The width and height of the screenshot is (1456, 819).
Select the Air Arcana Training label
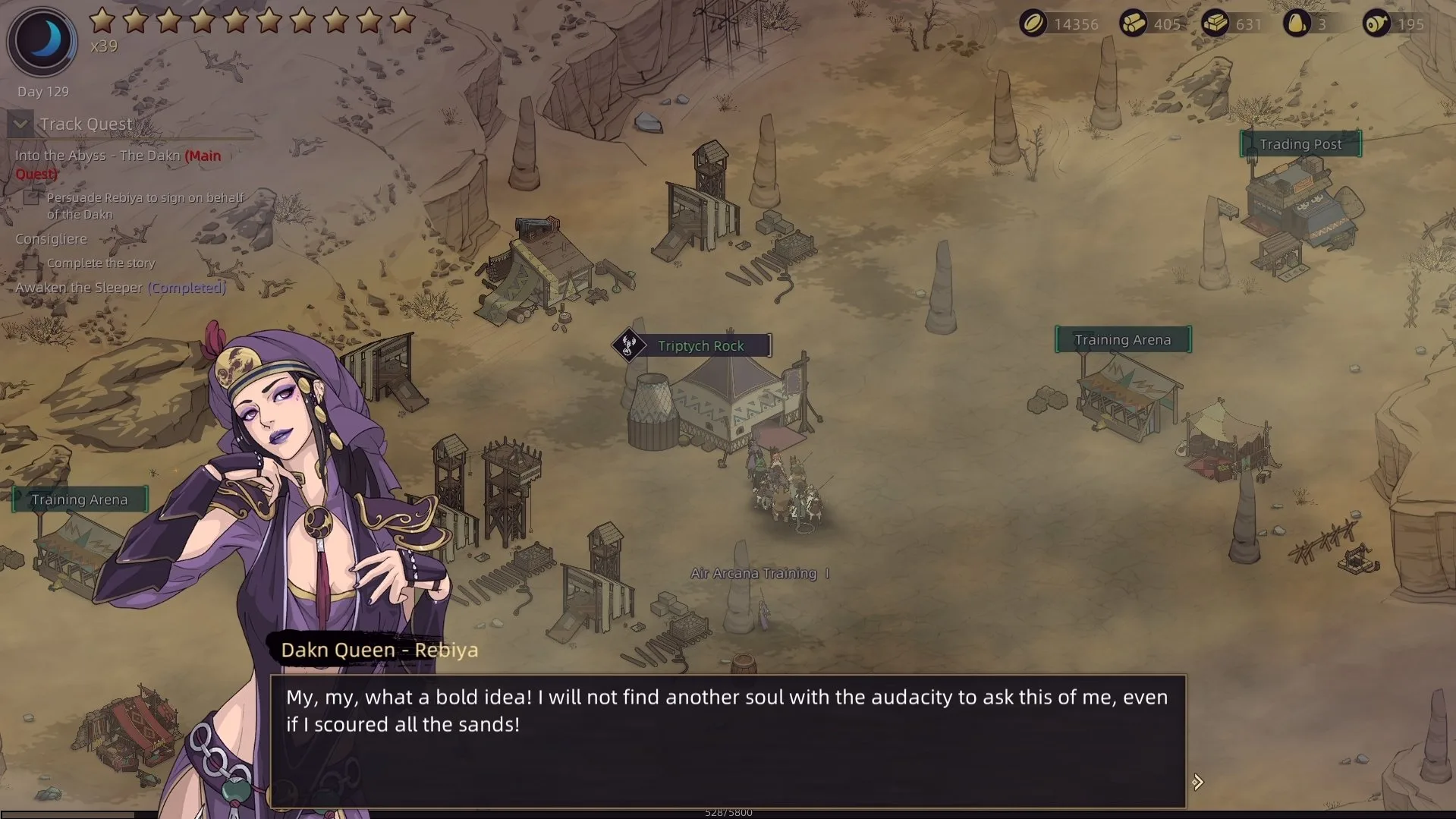(x=753, y=574)
